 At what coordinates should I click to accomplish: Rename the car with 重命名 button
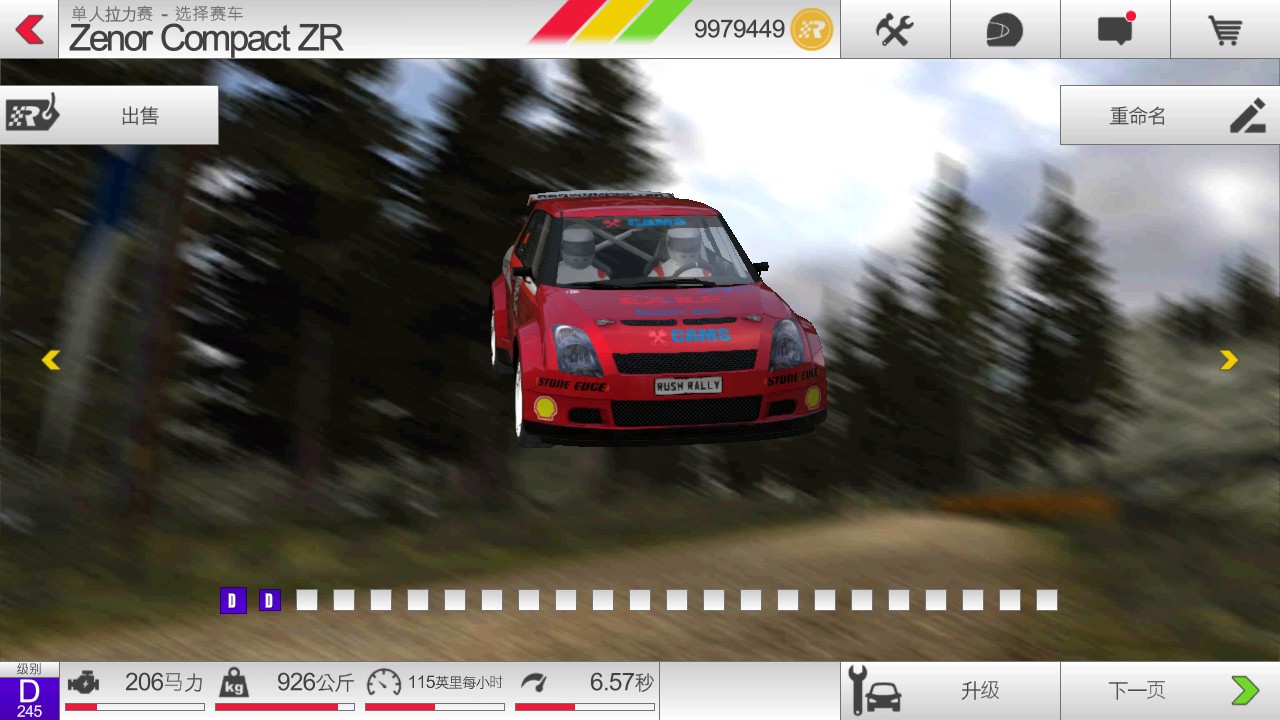[1169, 115]
